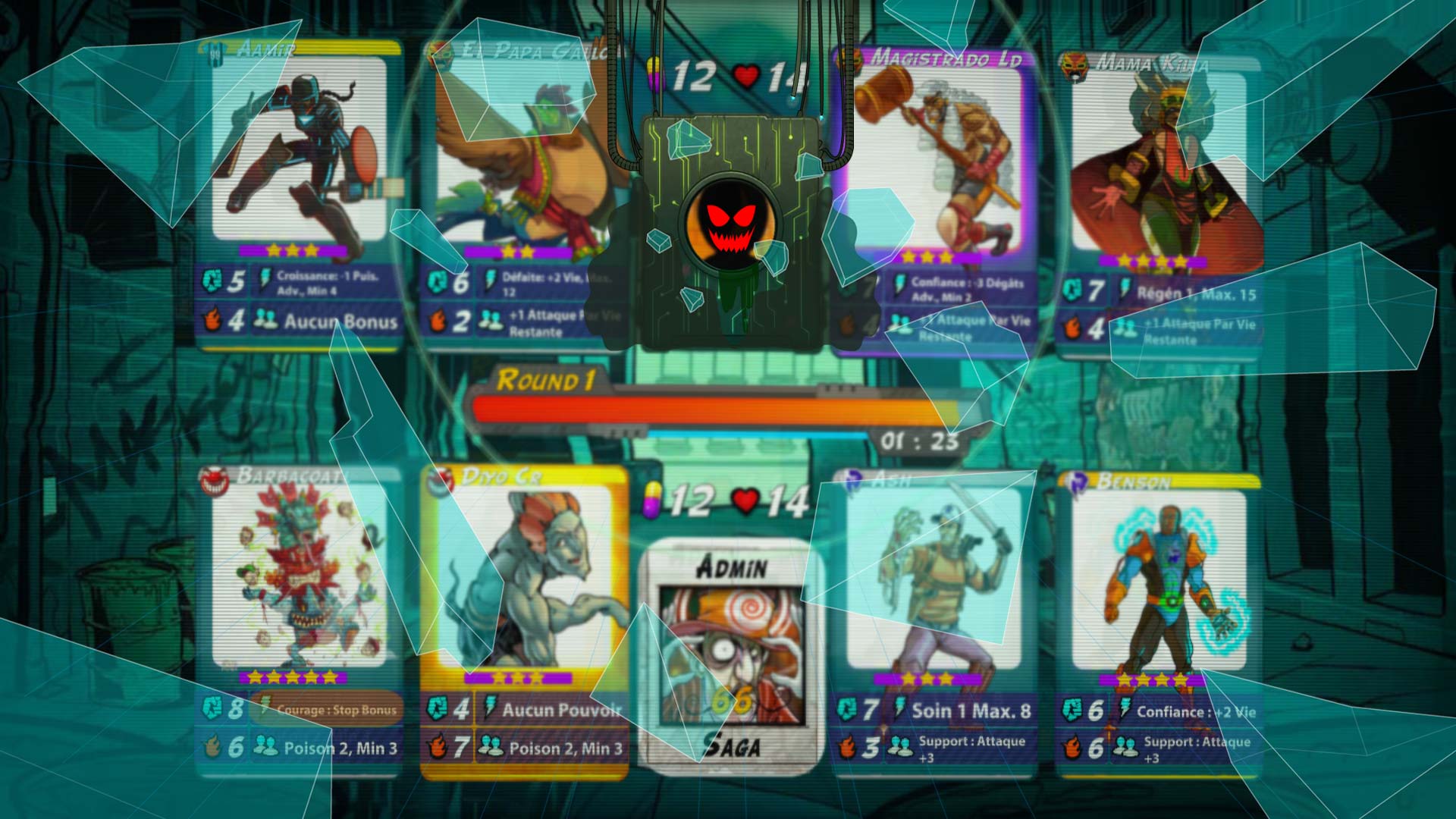The width and height of the screenshot is (1456, 819).
Task: Click the Aucun Bonus label on Aamir
Action: (x=340, y=322)
